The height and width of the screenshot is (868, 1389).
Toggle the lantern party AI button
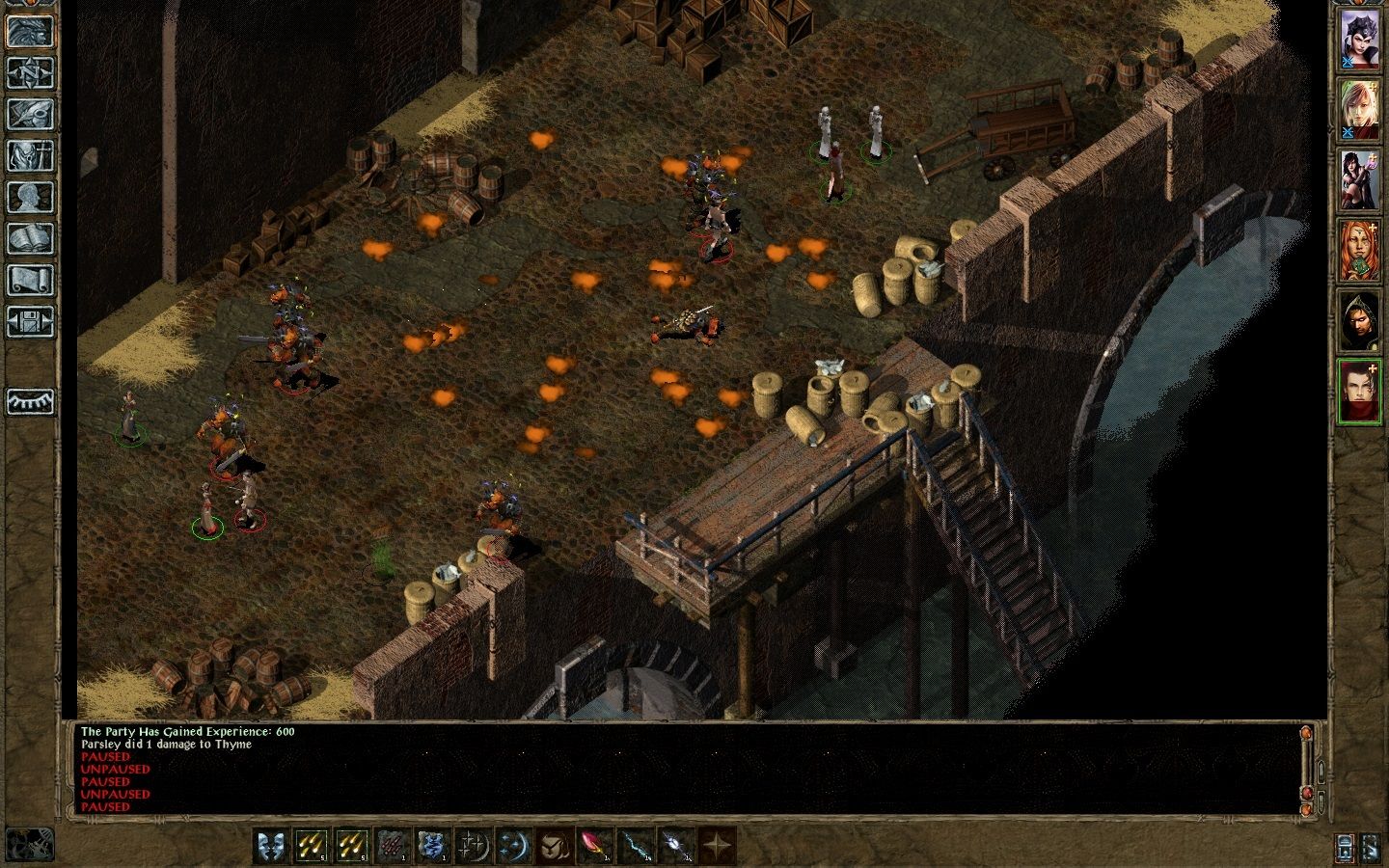point(1346,847)
